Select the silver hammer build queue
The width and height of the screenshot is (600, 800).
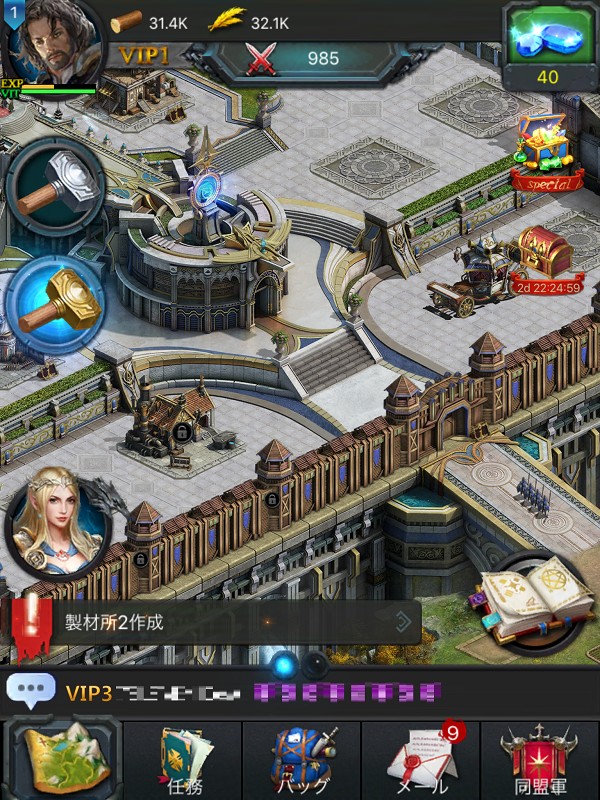click(55, 190)
